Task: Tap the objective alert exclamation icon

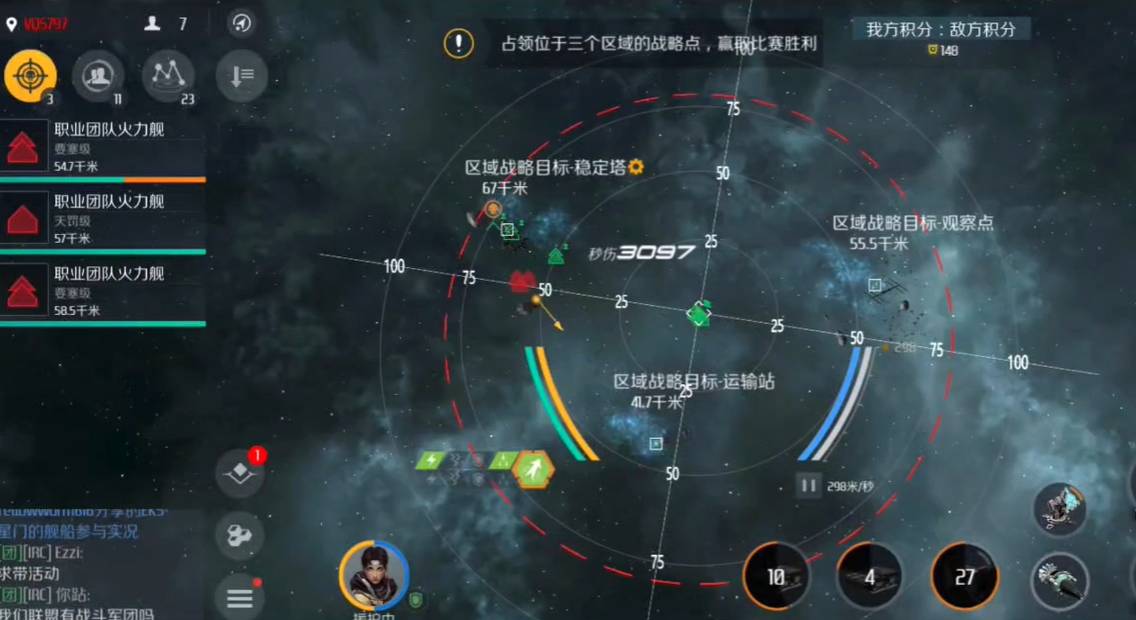Action: click(x=459, y=43)
